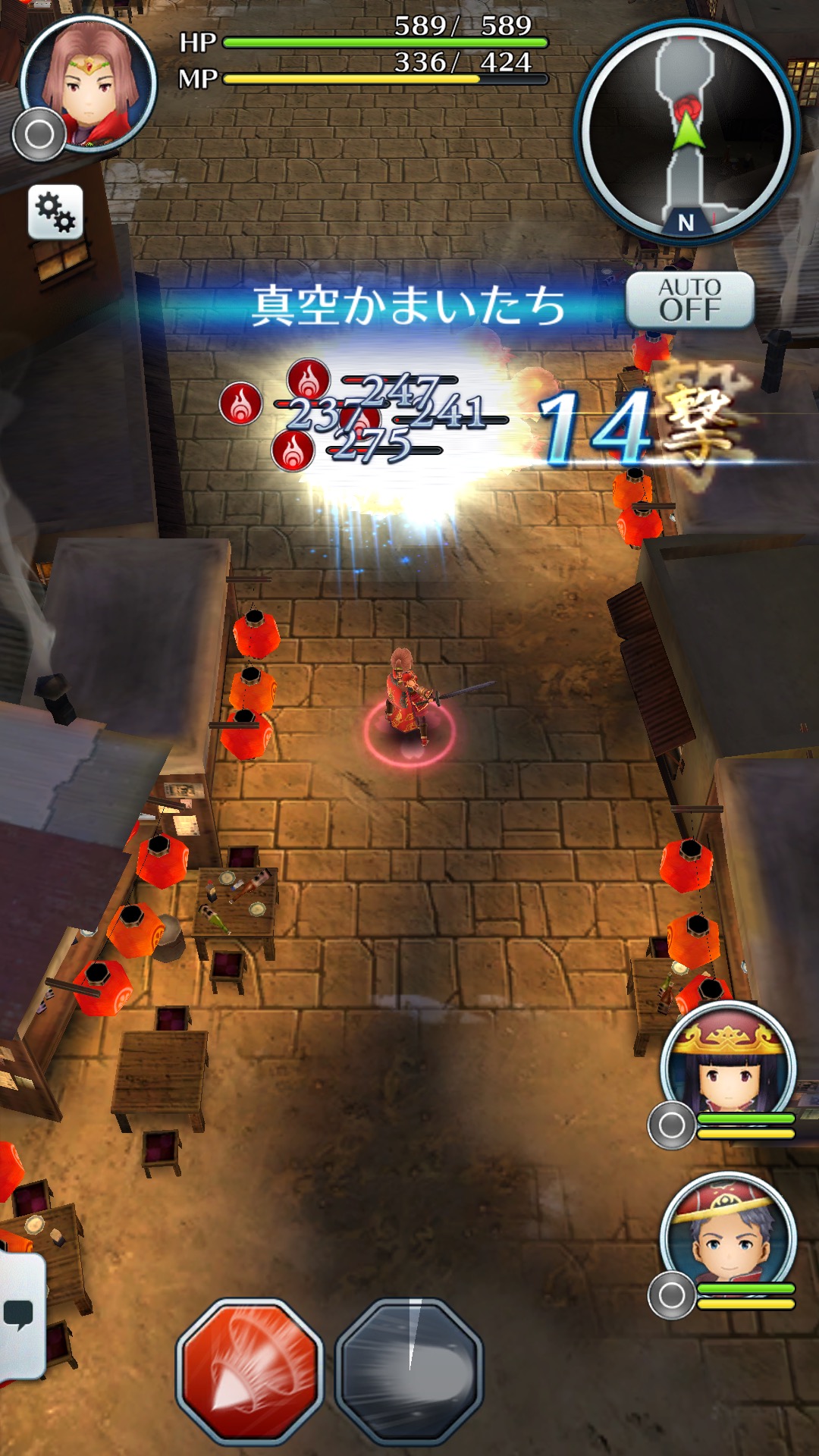Image resolution: width=819 pixels, height=1456 pixels.
Task: Open the chat speech bubble tab
Action: pos(20,1314)
